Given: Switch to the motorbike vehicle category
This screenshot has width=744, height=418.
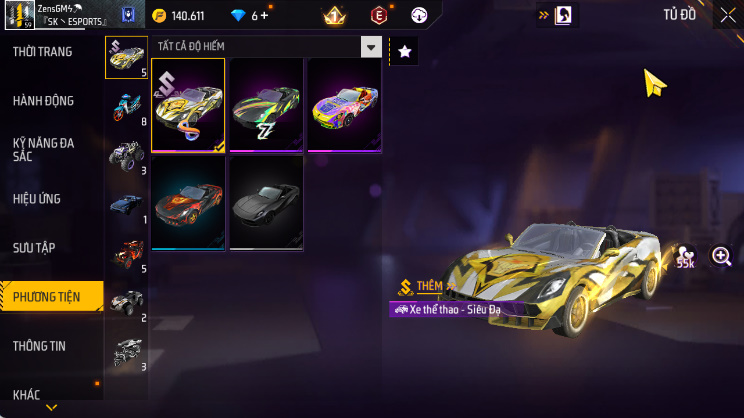Looking at the screenshot, I should (126, 106).
